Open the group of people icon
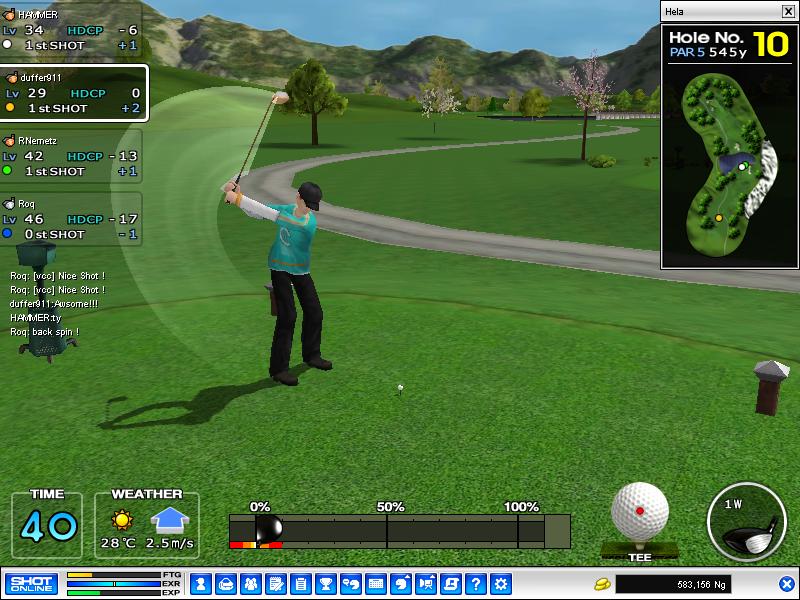800x600 pixels. click(250, 584)
